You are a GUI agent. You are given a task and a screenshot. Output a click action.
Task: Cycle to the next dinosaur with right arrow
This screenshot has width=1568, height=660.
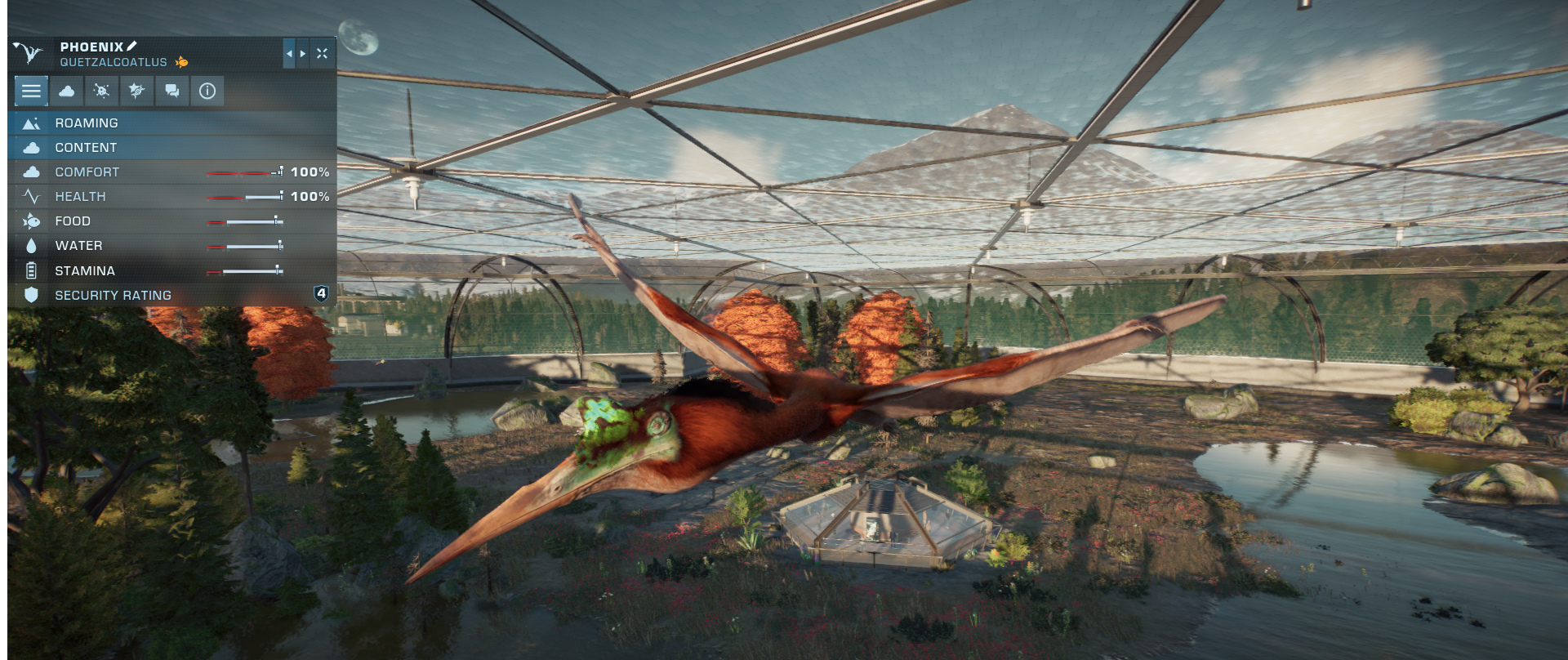tap(303, 54)
